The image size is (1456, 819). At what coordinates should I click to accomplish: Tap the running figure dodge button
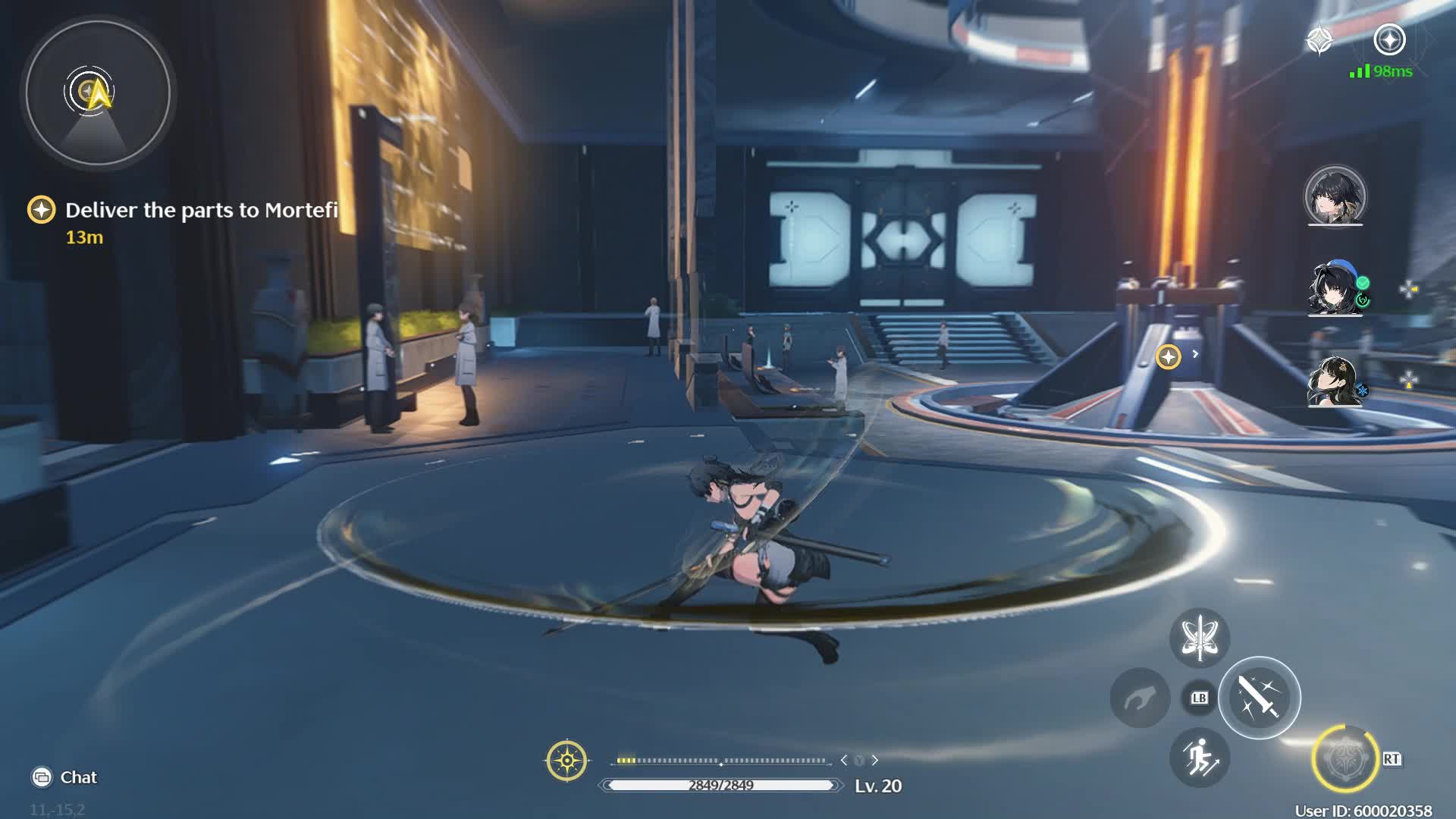point(1199,757)
